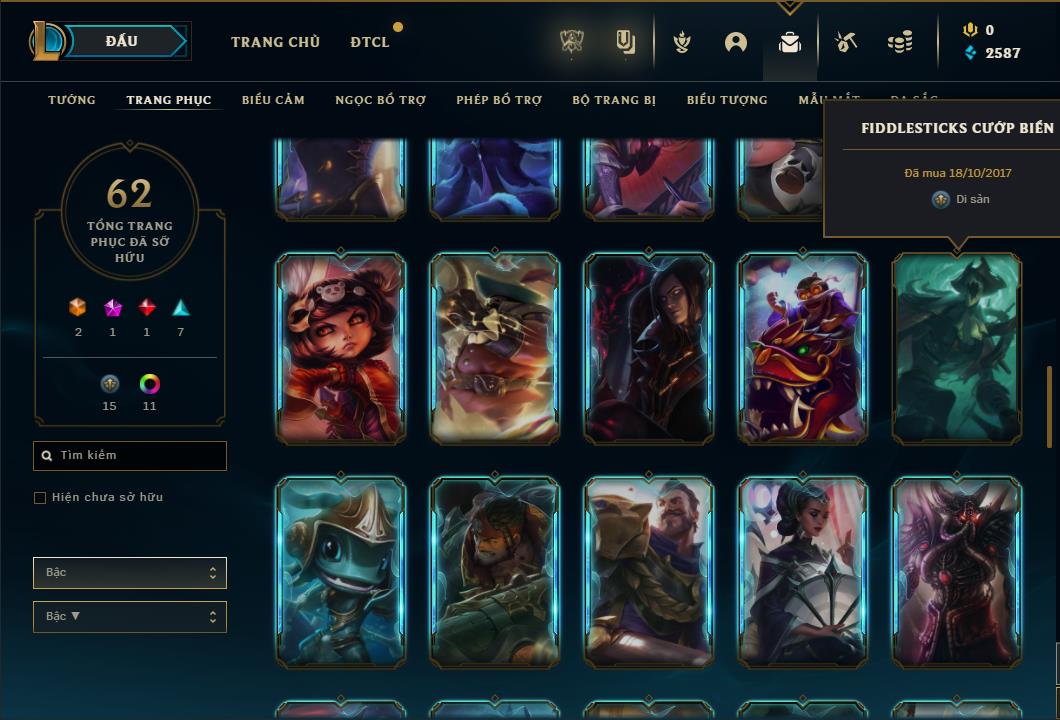
Task: Open the profile icon in top bar
Action: [x=736, y=42]
